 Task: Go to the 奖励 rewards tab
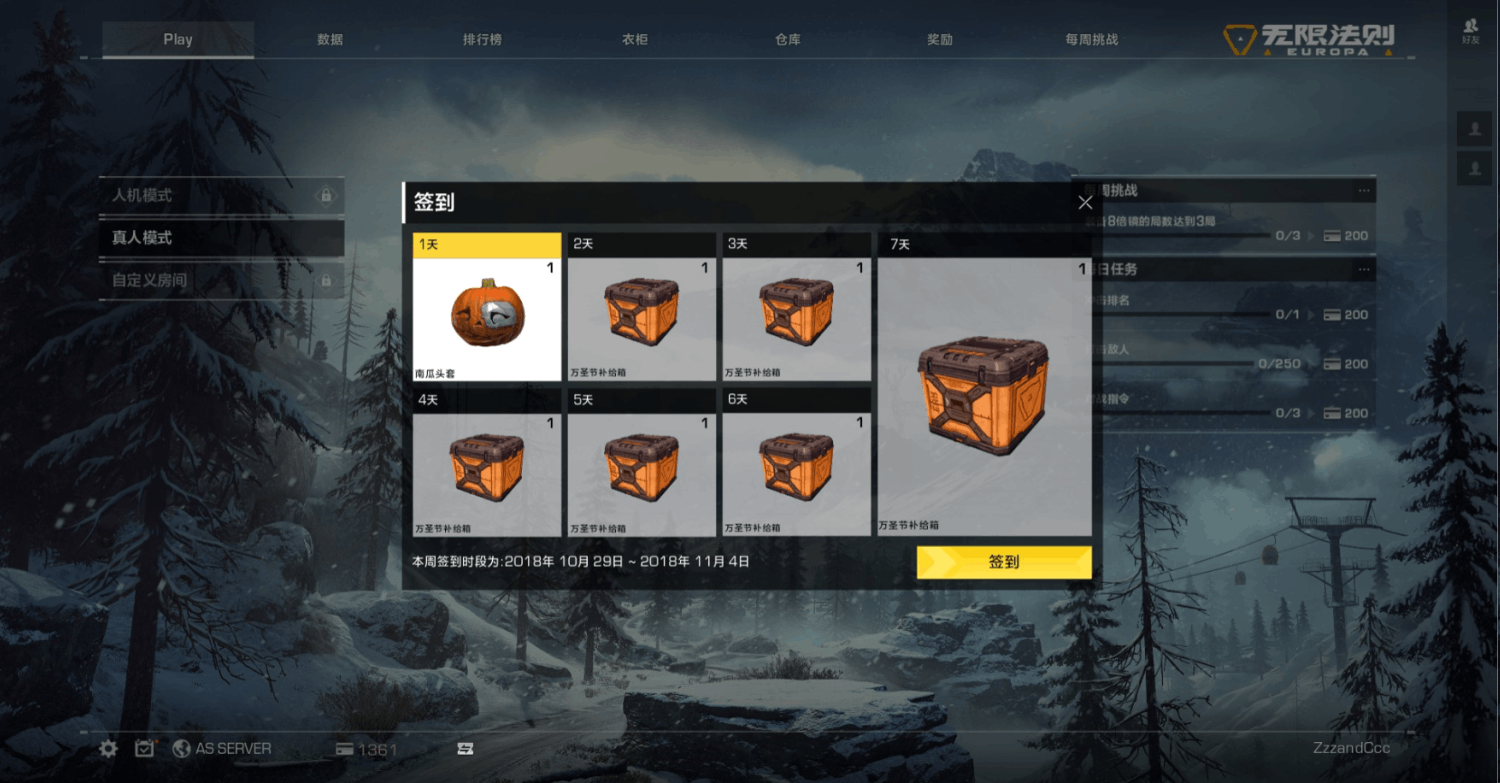940,40
